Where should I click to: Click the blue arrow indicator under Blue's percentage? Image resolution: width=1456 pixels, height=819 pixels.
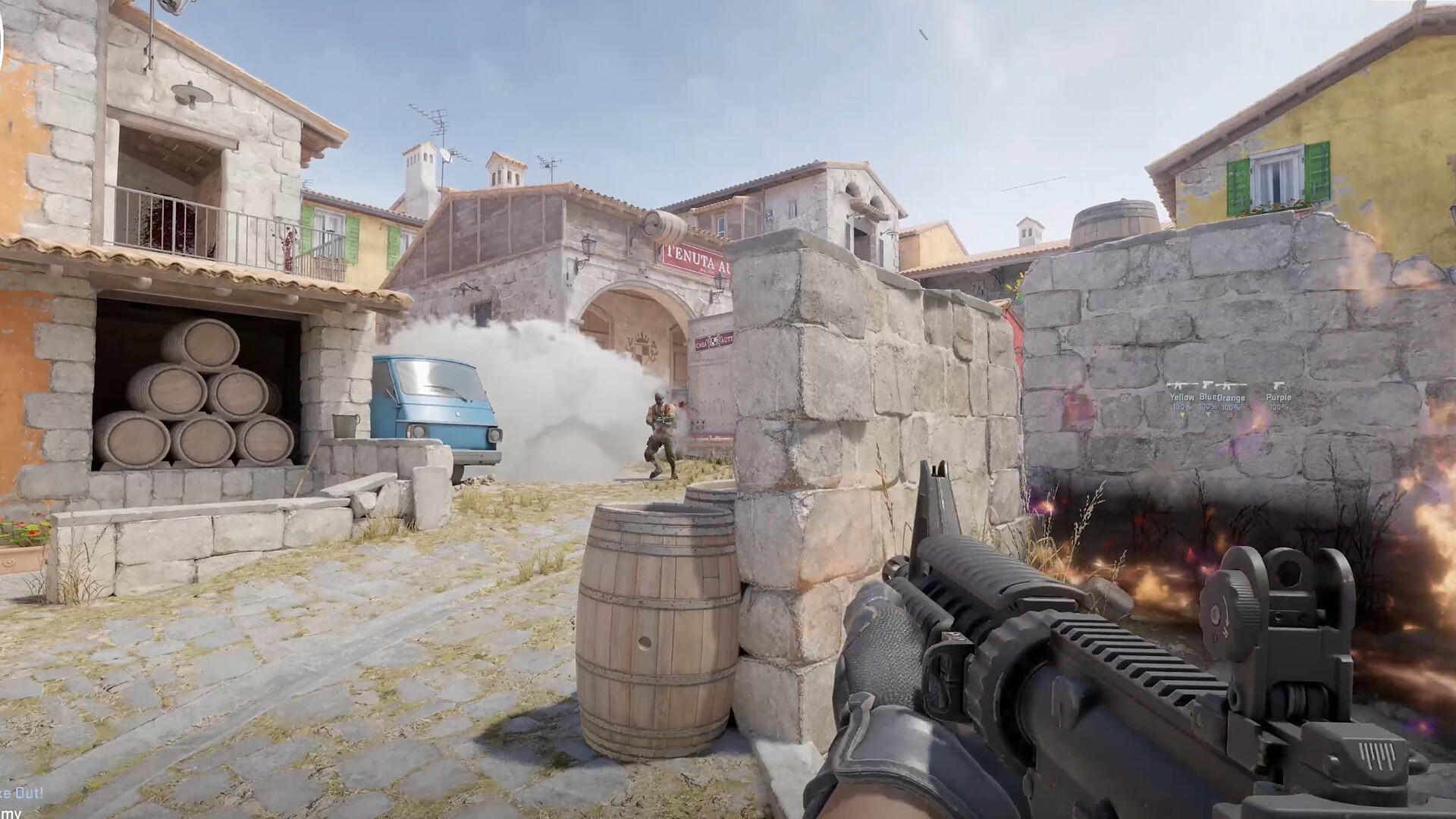[1208, 415]
